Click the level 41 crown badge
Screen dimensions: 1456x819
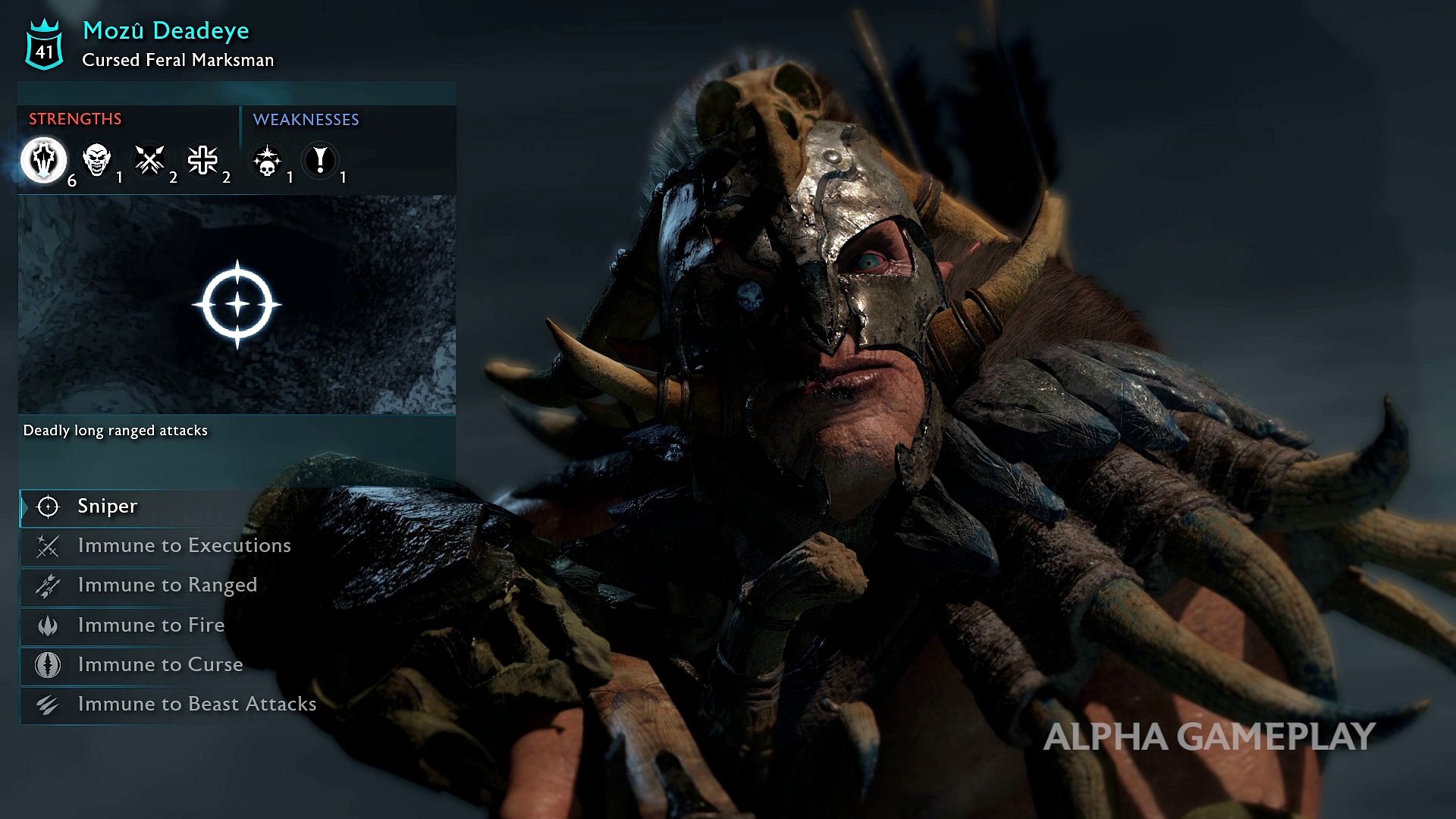pos(45,45)
